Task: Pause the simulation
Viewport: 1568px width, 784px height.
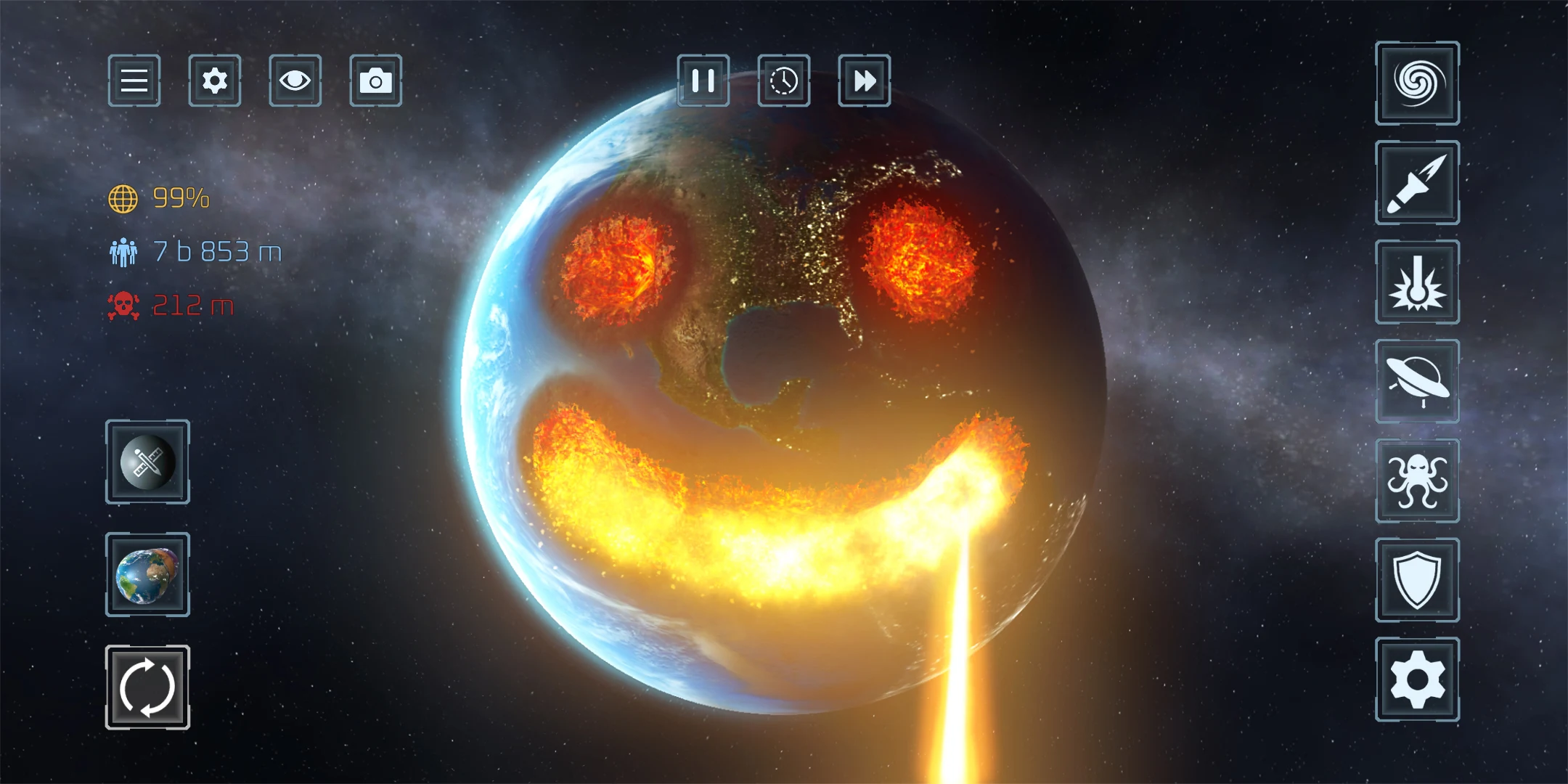Action: click(x=703, y=82)
